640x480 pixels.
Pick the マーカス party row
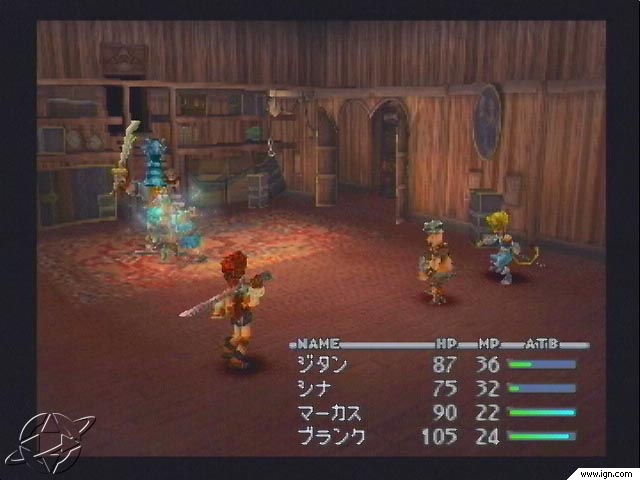329,412
